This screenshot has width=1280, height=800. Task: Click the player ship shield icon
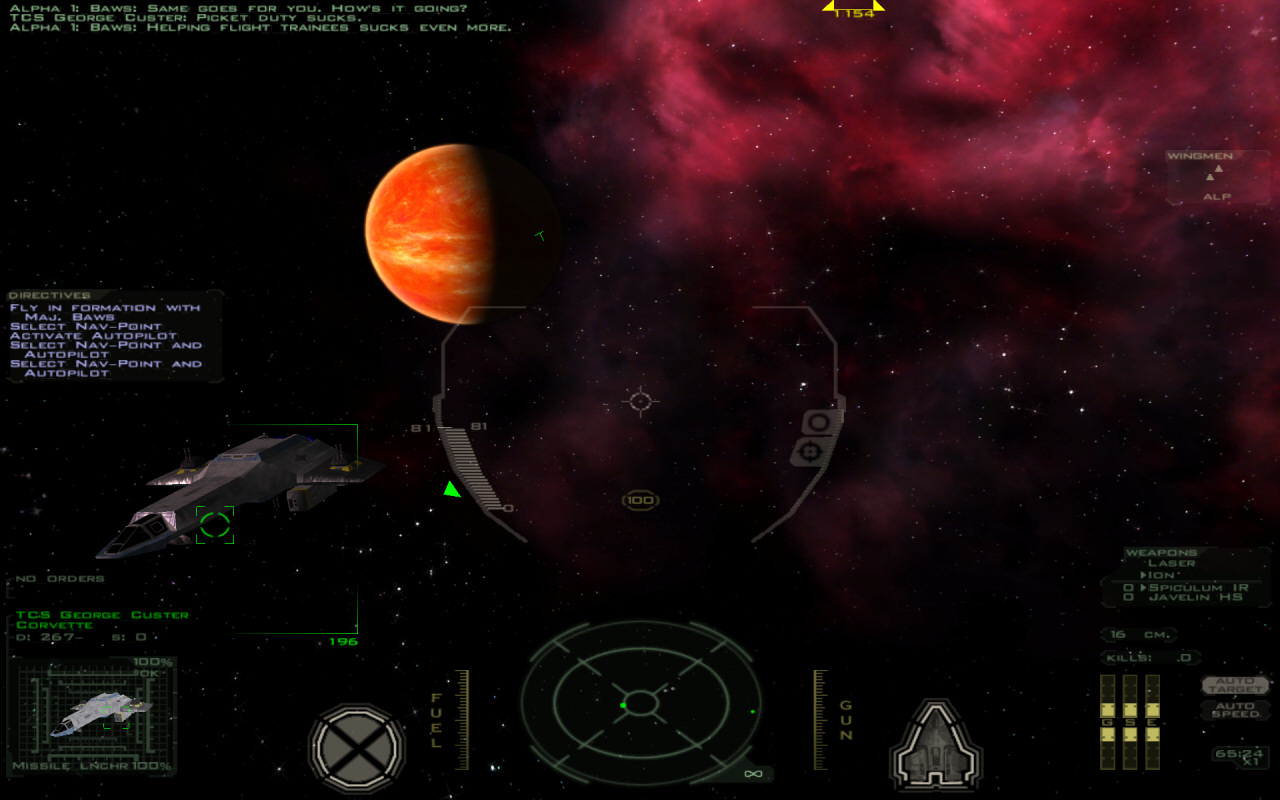pos(936,744)
